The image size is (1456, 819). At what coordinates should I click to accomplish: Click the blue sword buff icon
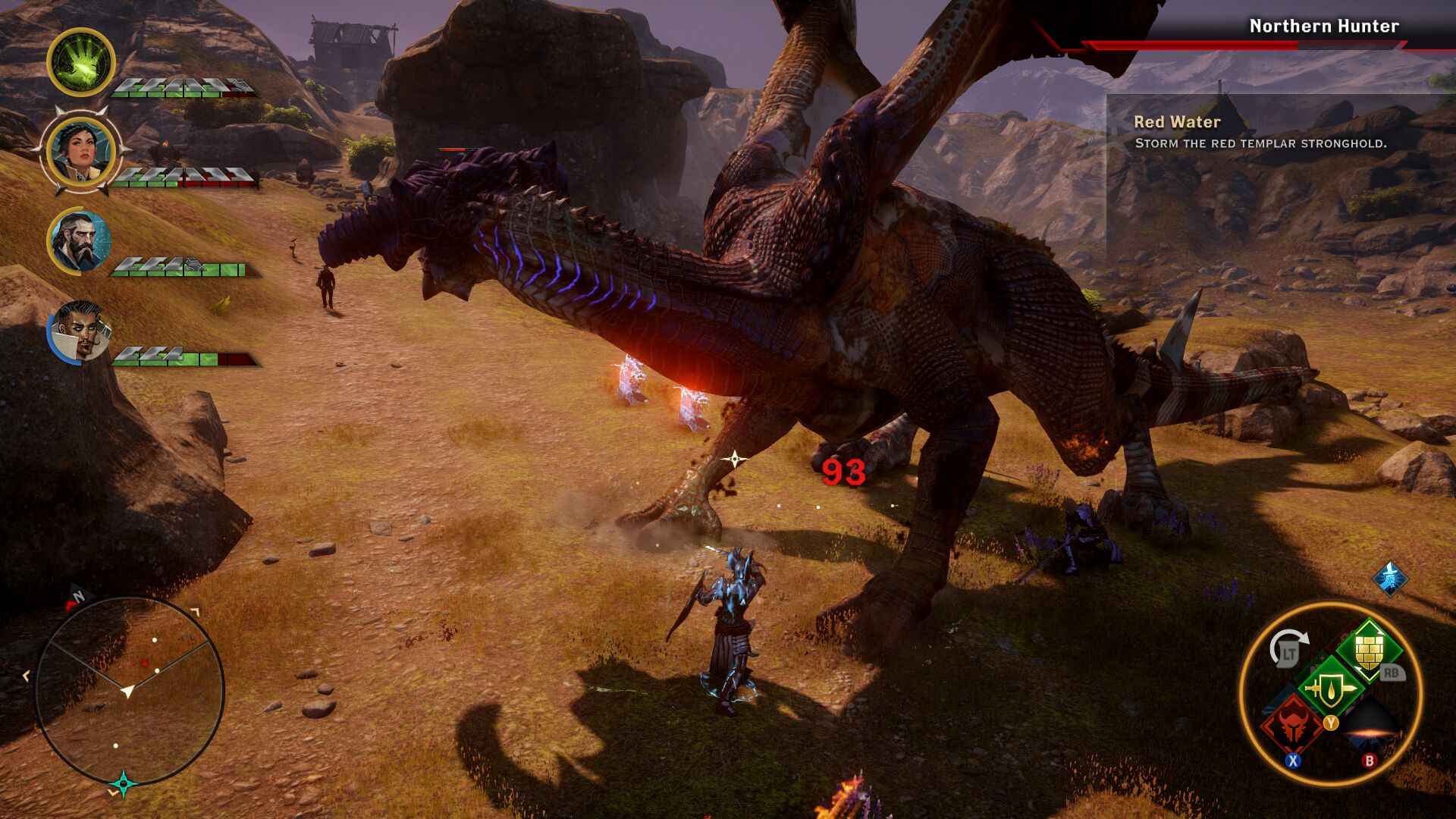(x=1390, y=579)
